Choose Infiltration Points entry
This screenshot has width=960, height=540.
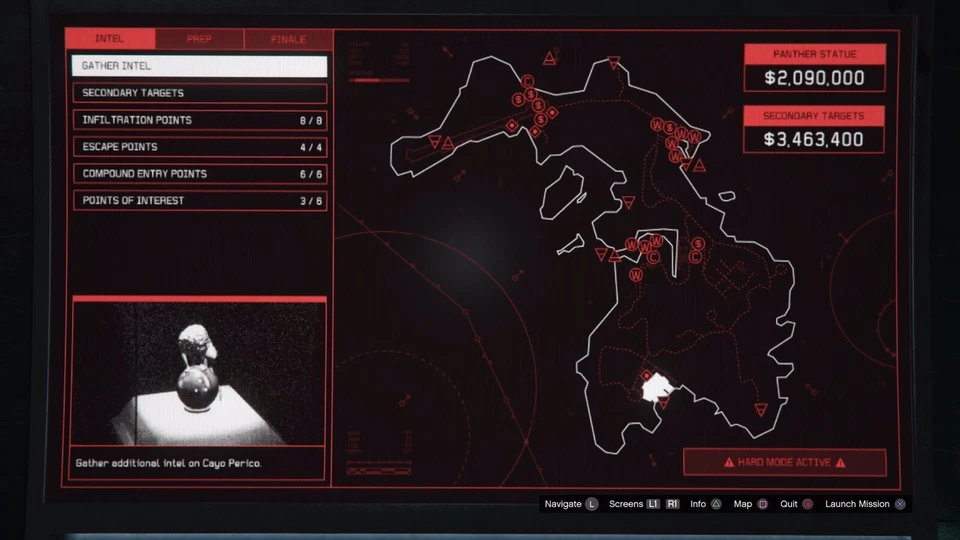pos(199,120)
